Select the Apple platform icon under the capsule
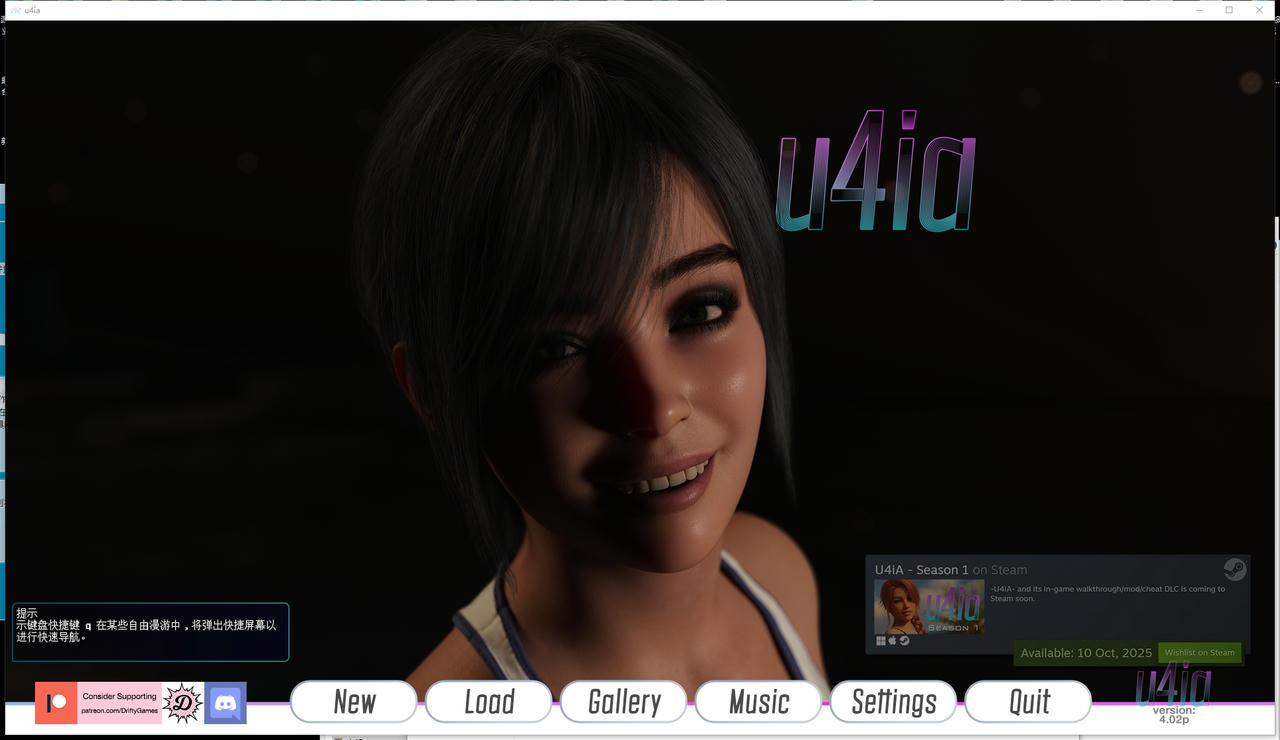Viewport: 1280px width, 740px height. pos(892,640)
